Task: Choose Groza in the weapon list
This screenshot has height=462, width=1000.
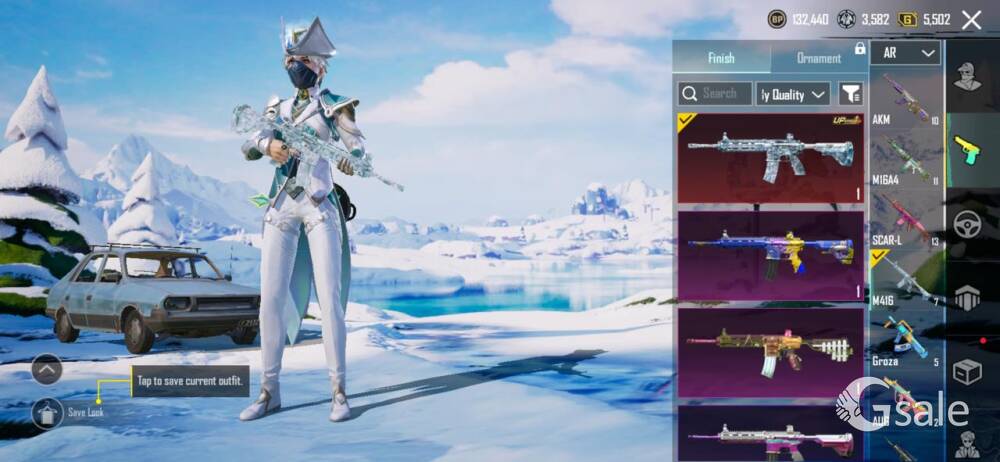Action: tap(906, 342)
